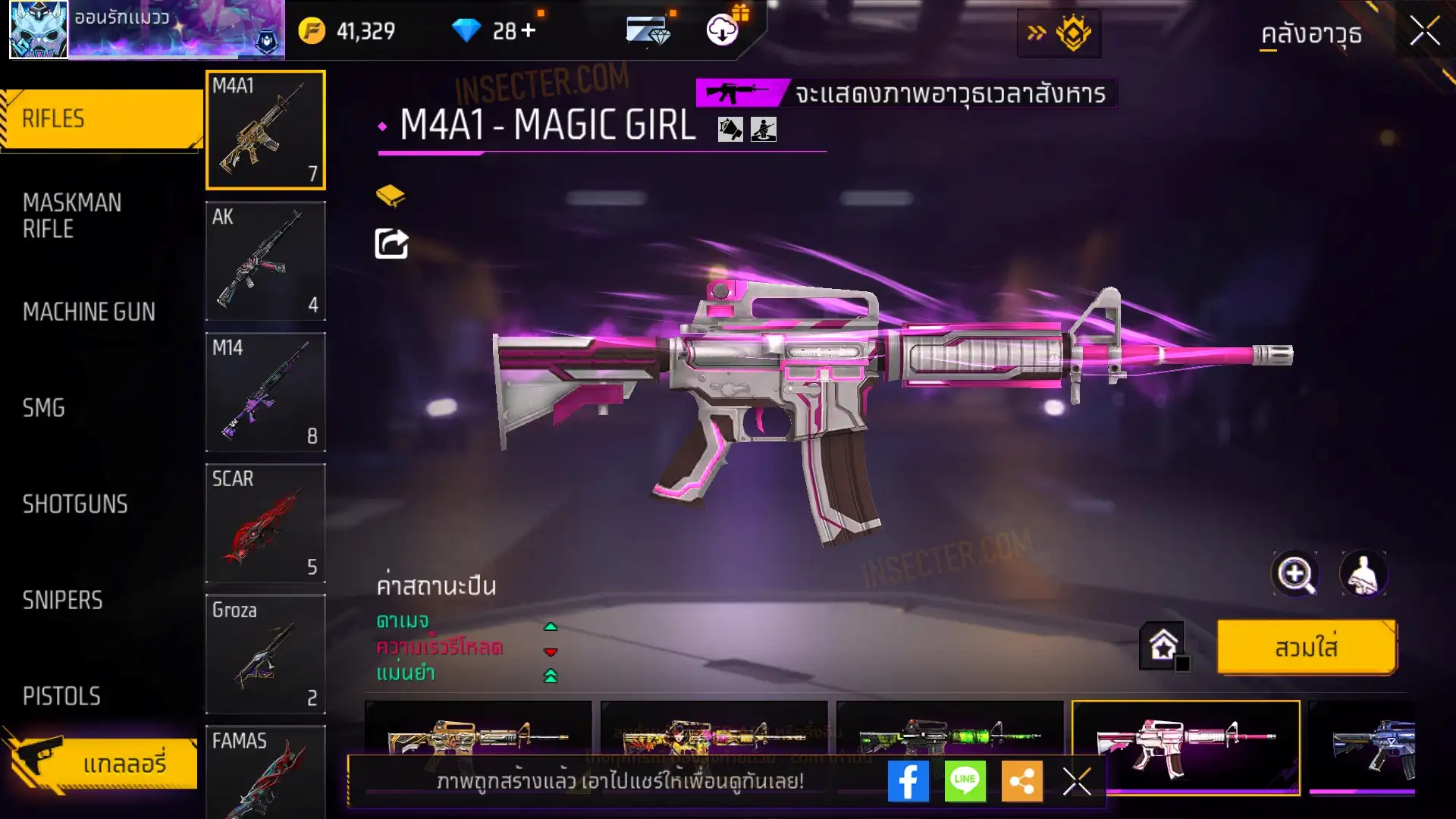Close the weapon armory screen
This screenshot has width=1456, height=819.
(1424, 32)
